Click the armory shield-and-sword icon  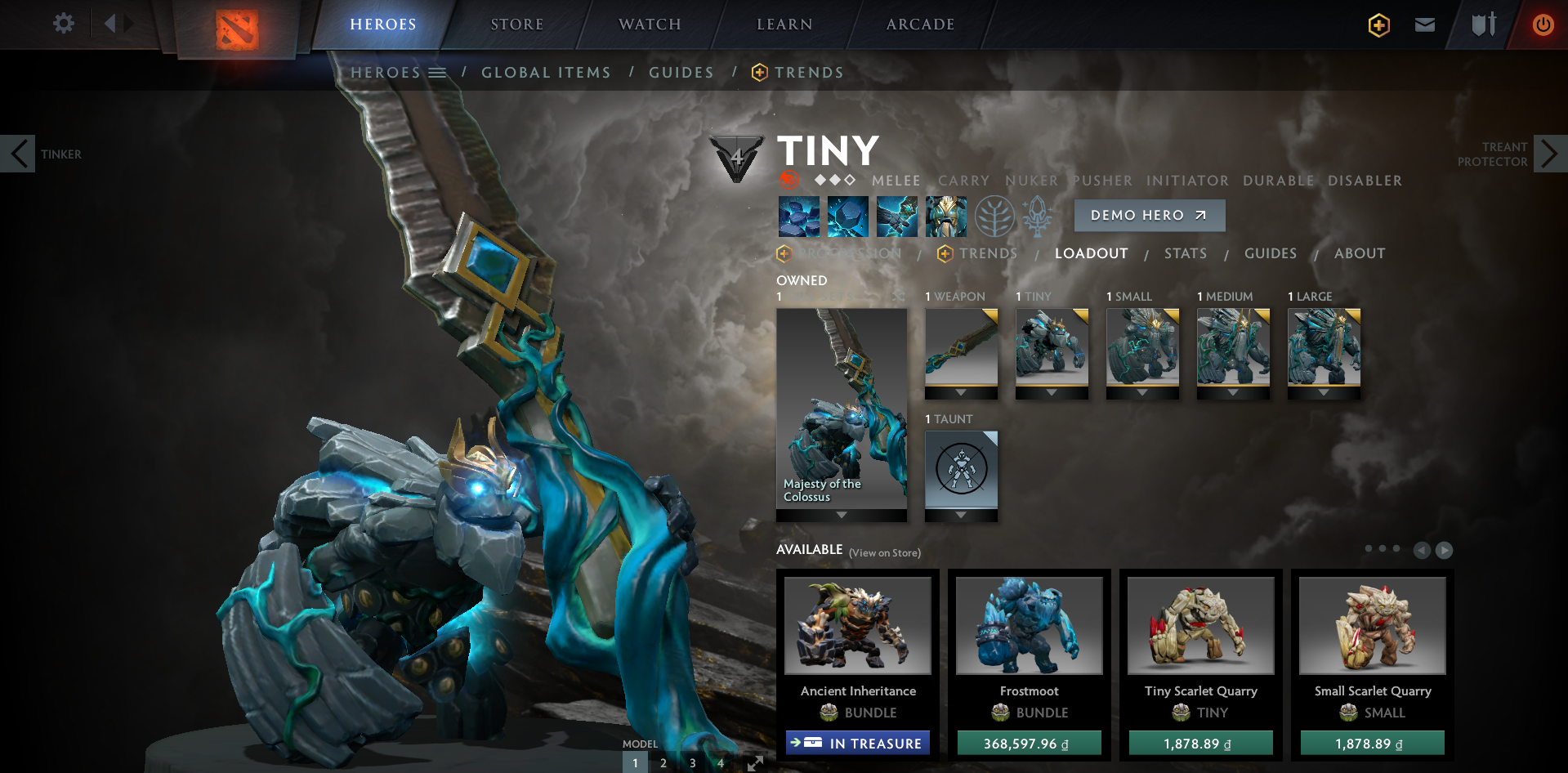(1483, 25)
